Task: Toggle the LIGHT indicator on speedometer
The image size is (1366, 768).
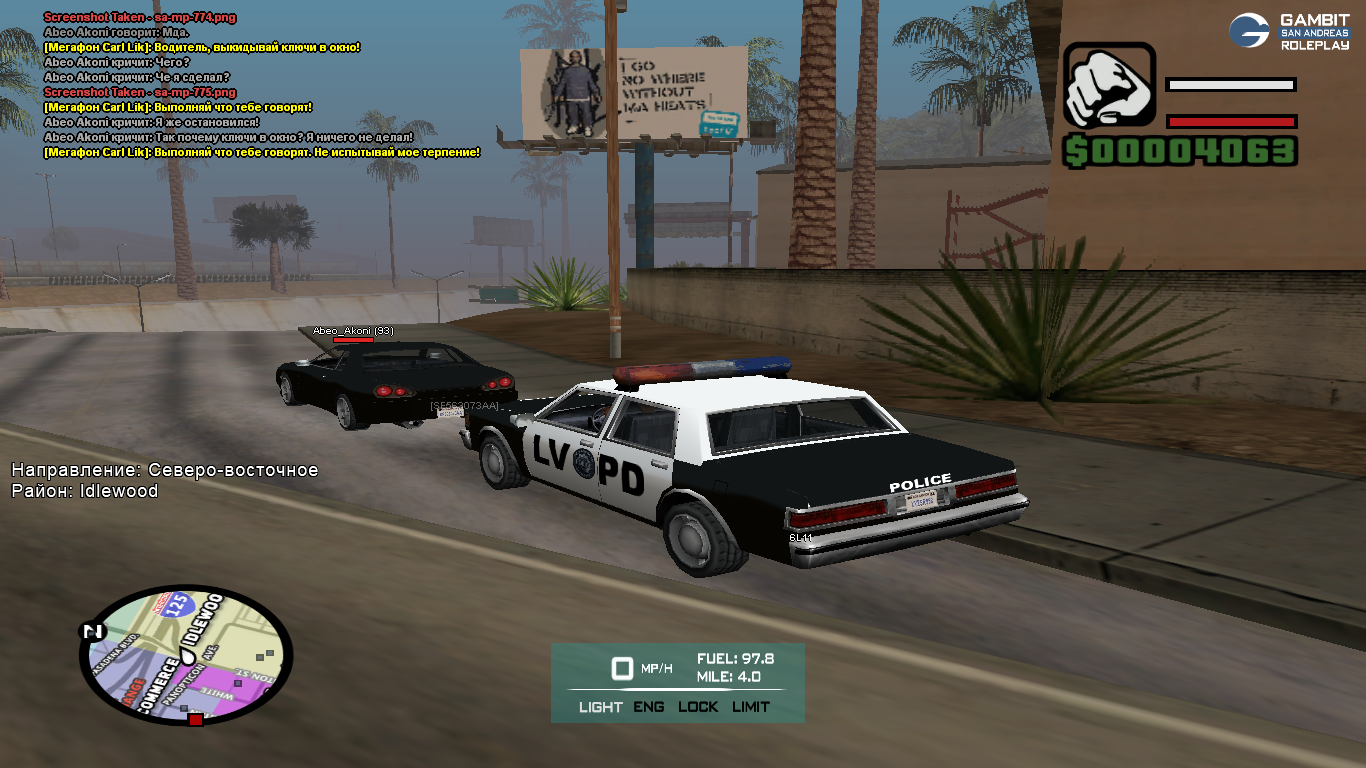Action: click(600, 707)
